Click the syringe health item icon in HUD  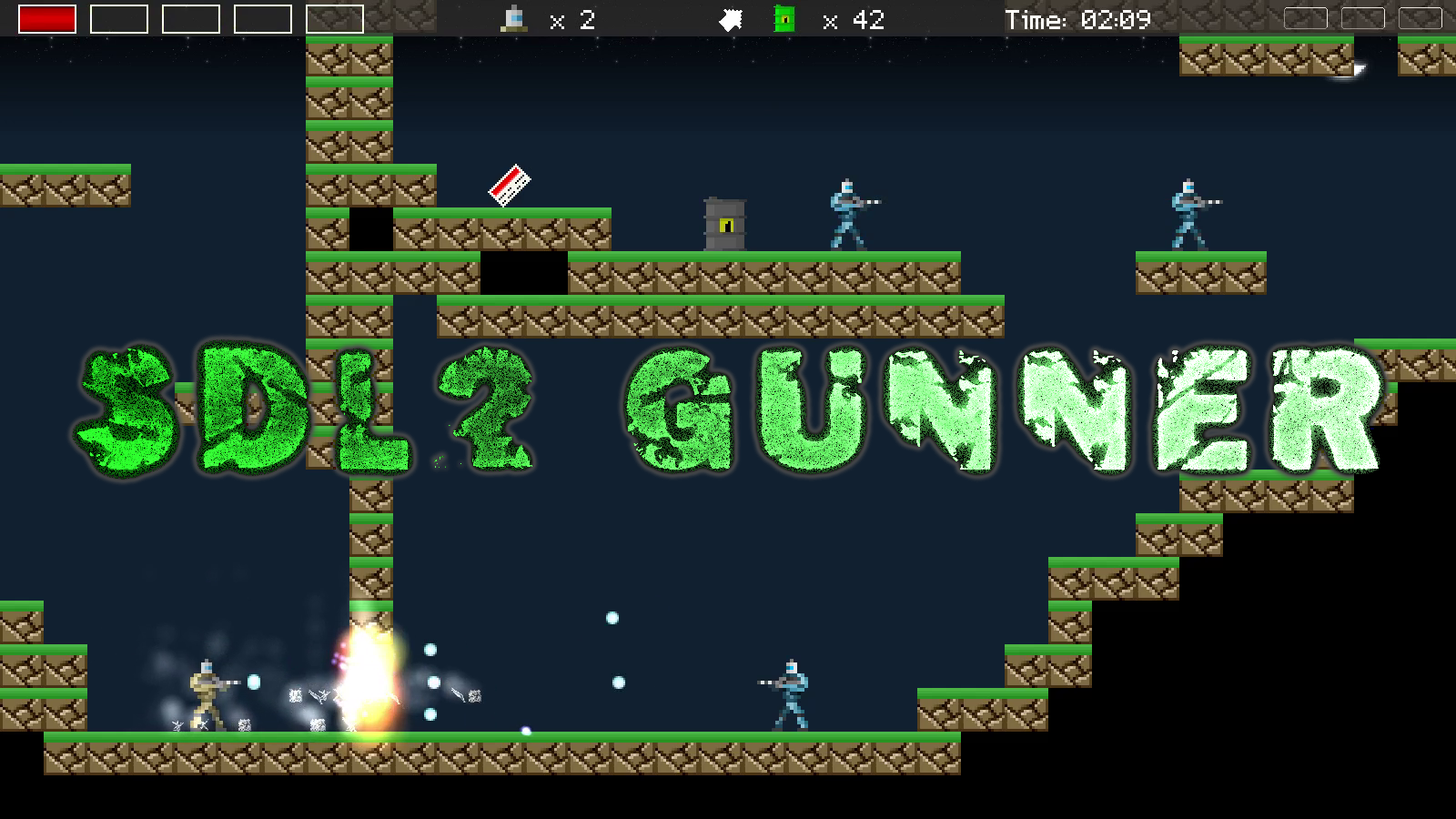point(514,18)
